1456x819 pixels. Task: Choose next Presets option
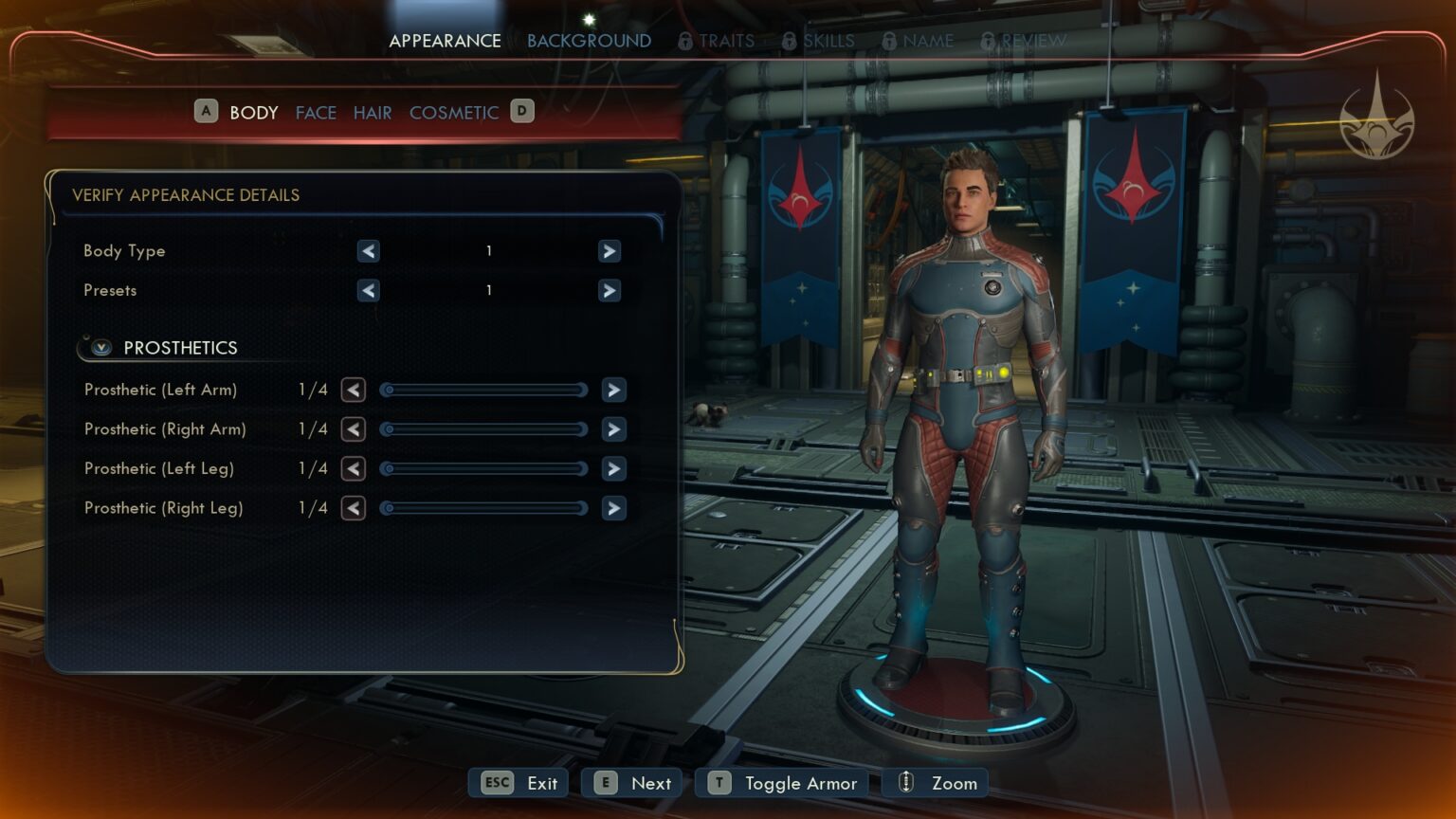(x=610, y=291)
